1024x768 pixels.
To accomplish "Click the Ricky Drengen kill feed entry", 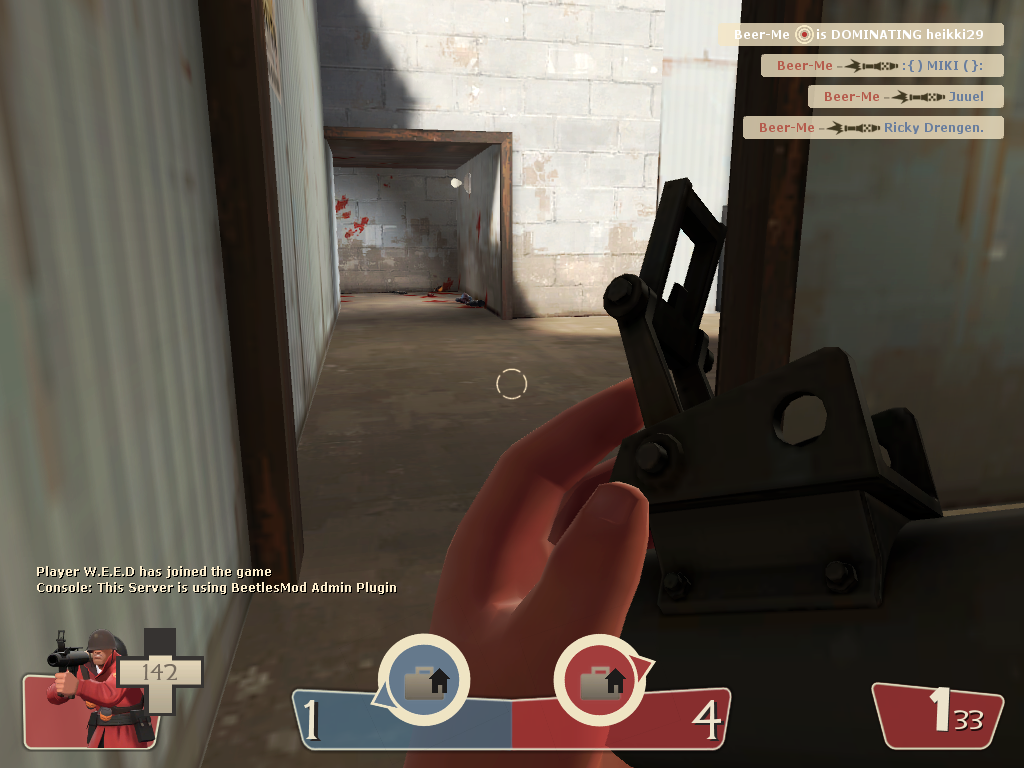I will point(873,128).
